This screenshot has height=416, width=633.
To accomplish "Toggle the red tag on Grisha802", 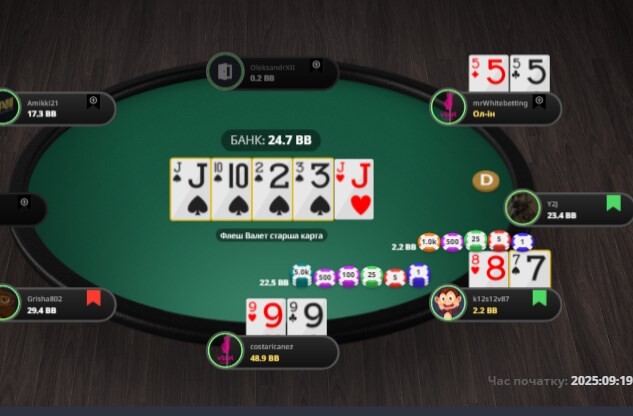I will 93,297.
